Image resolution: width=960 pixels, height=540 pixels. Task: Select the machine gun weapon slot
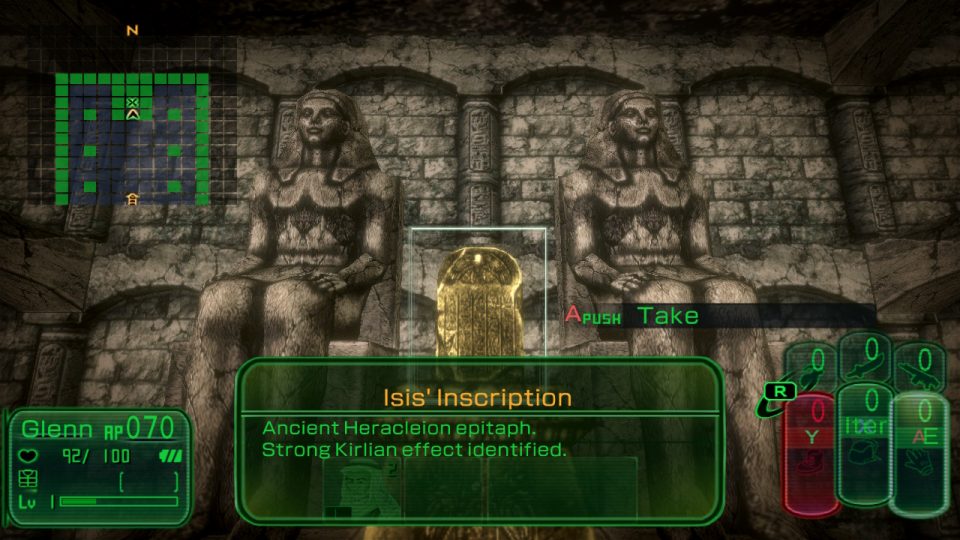(920, 368)
